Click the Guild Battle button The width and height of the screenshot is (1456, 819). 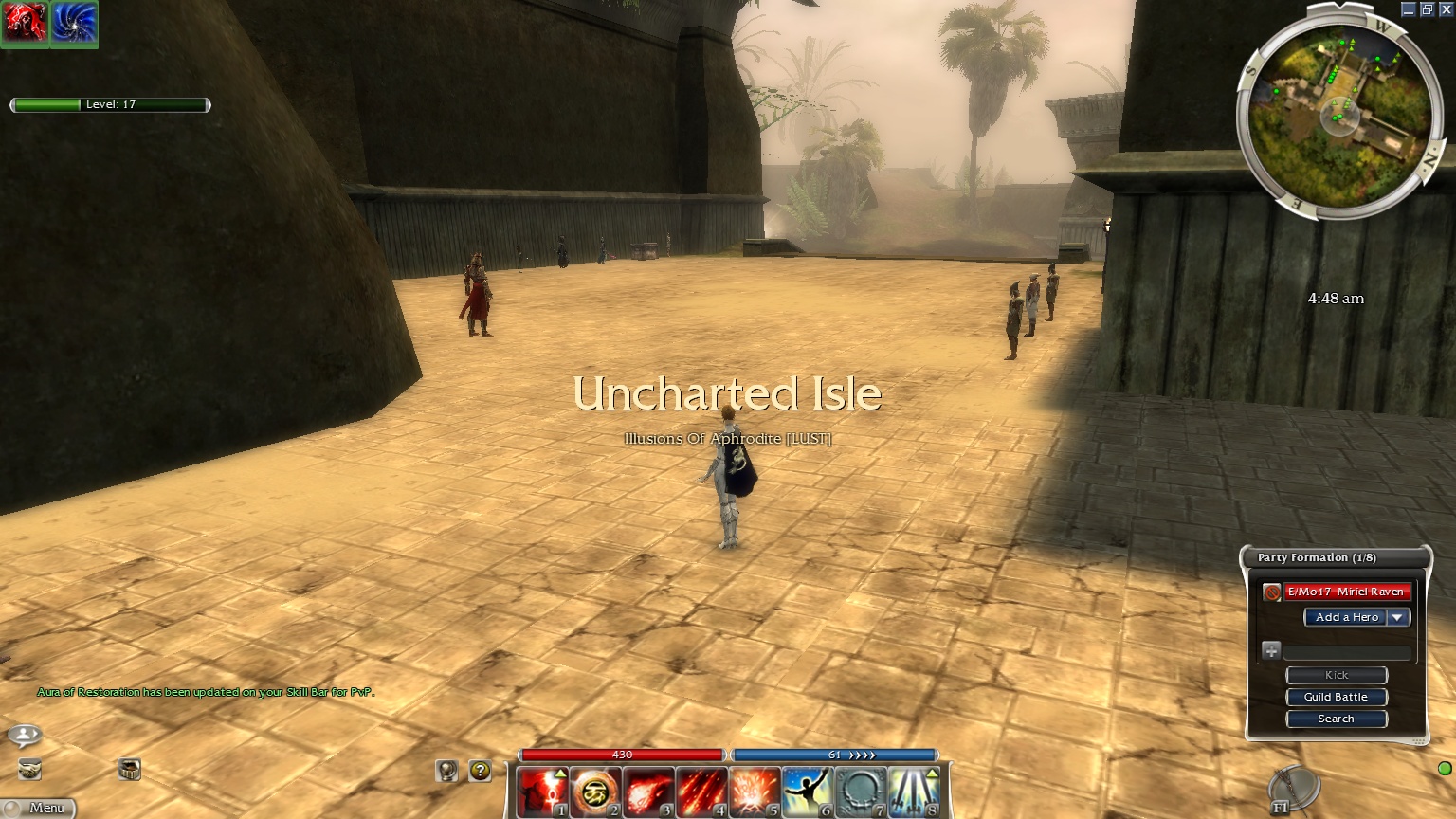coord(1336,697)
